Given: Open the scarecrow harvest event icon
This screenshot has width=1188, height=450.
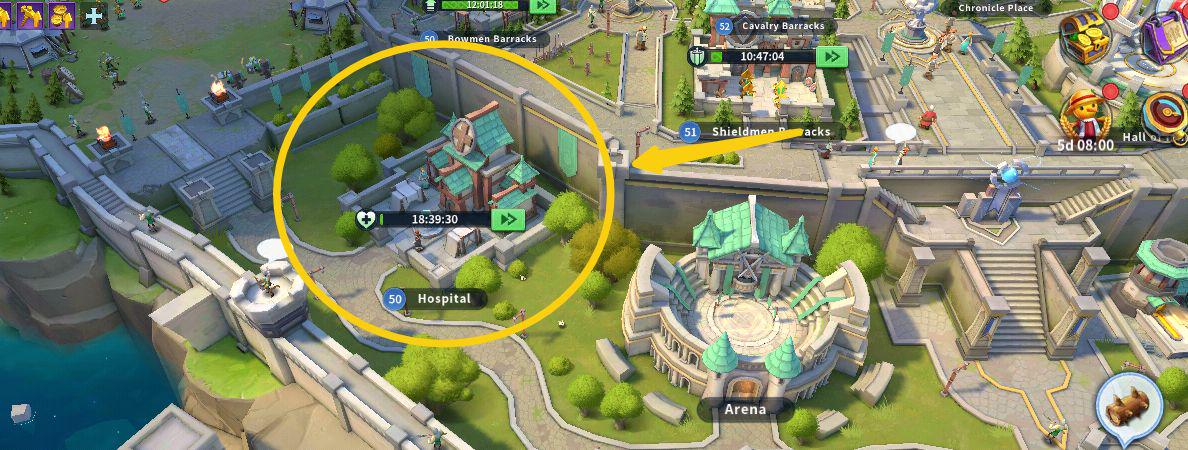Looking at the screenshot, I should 1087,113.
